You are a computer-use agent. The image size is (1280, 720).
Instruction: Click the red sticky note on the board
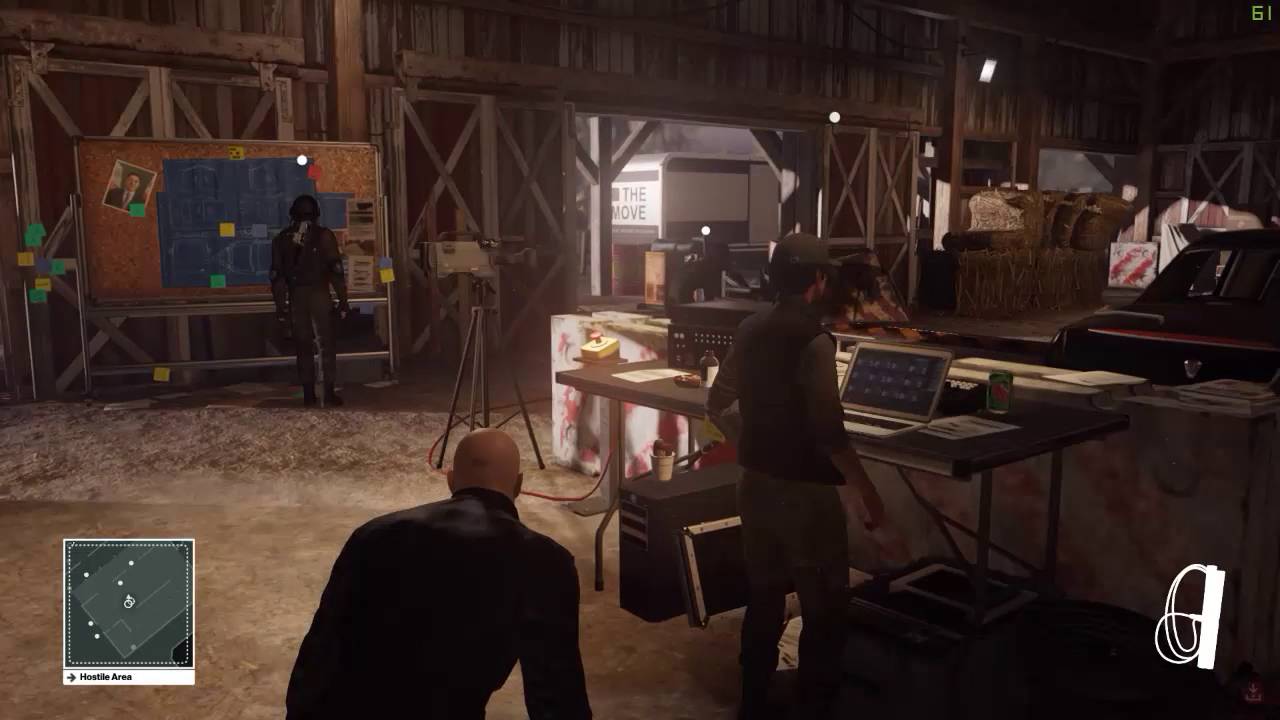click(314, 172)
